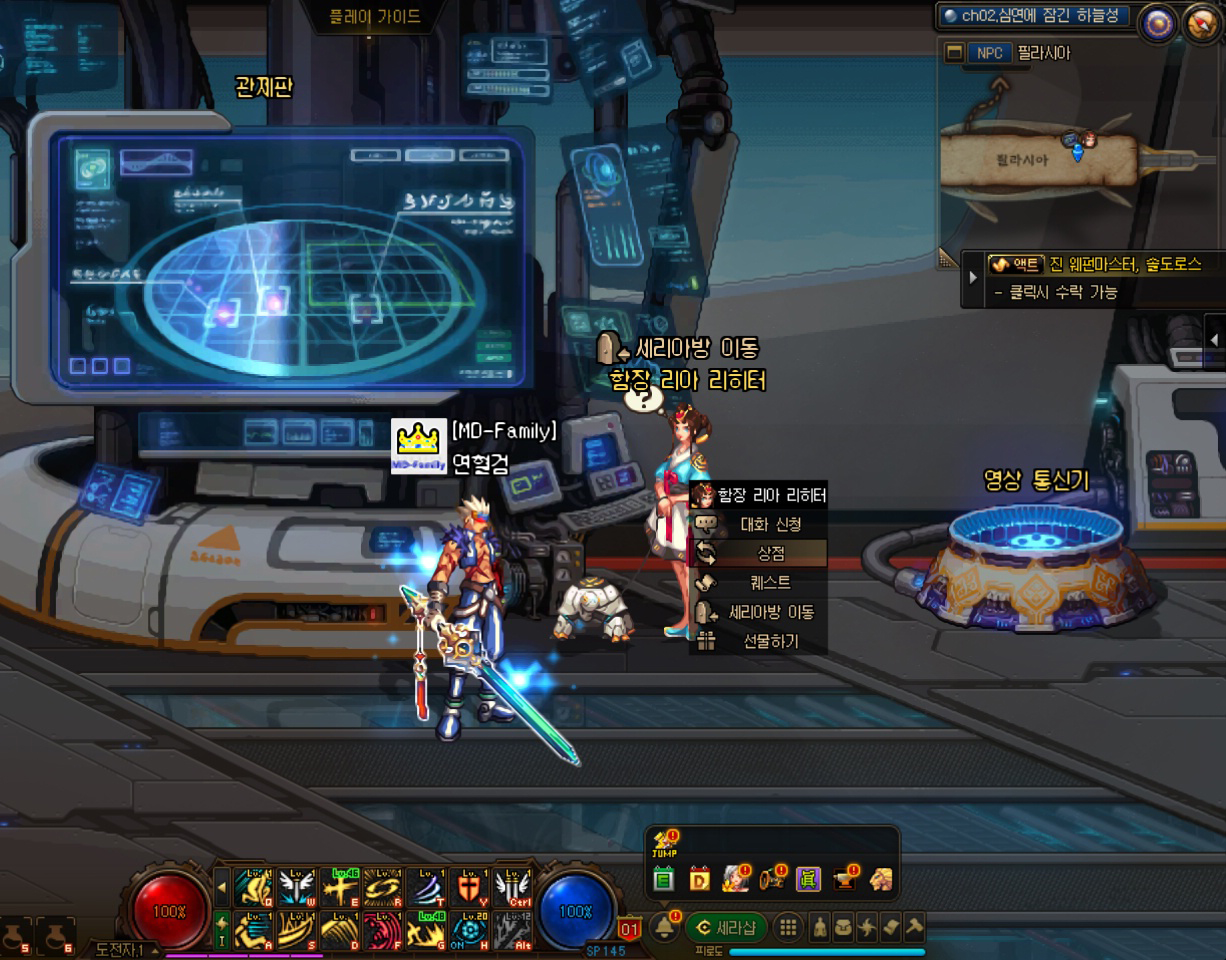Screen dimensions: 1226x960
Task: Open the grid menu button
Action: (x=788, y=927)
